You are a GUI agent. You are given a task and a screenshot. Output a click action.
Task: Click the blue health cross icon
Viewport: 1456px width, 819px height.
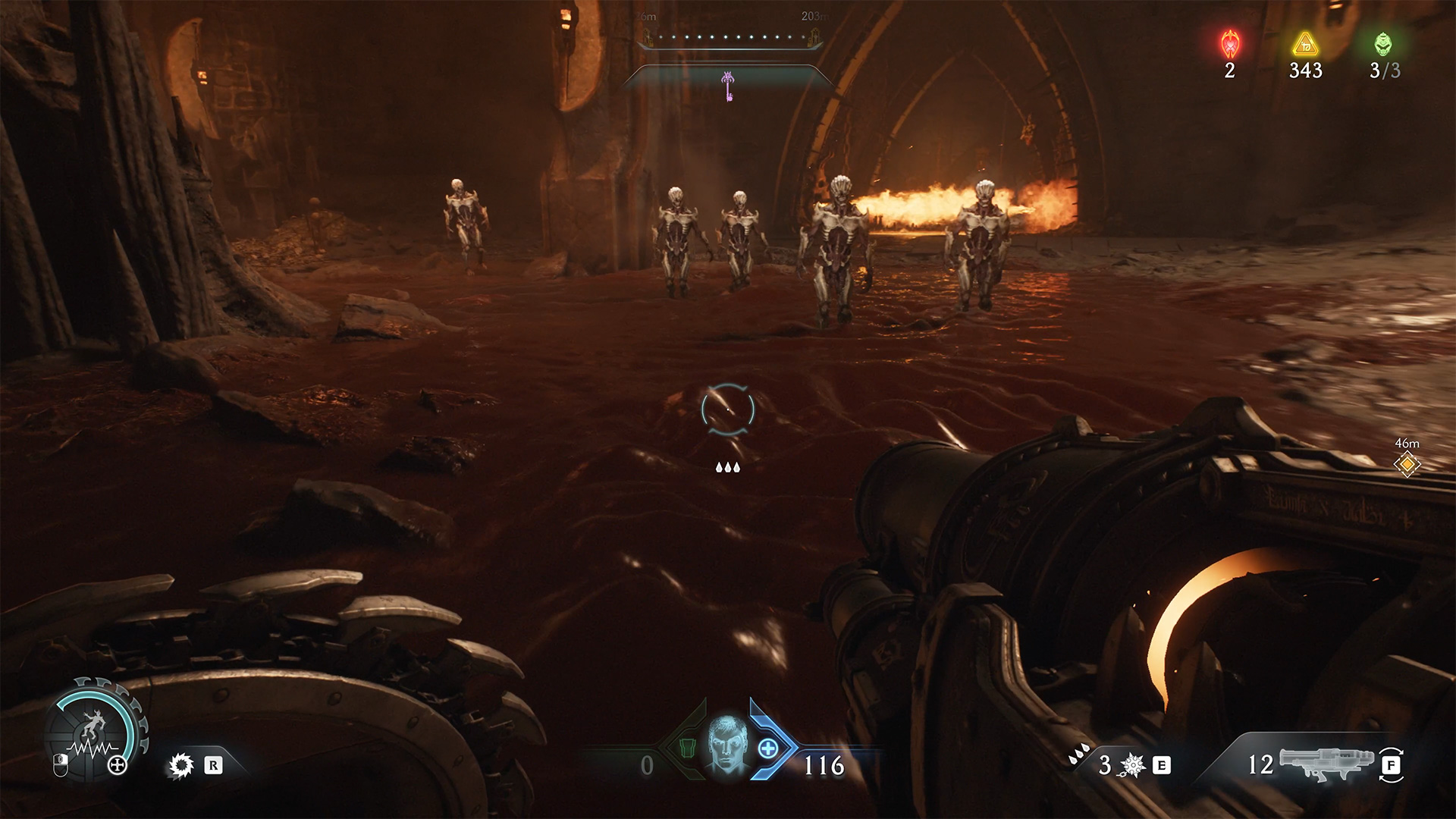tap(767, 748)
